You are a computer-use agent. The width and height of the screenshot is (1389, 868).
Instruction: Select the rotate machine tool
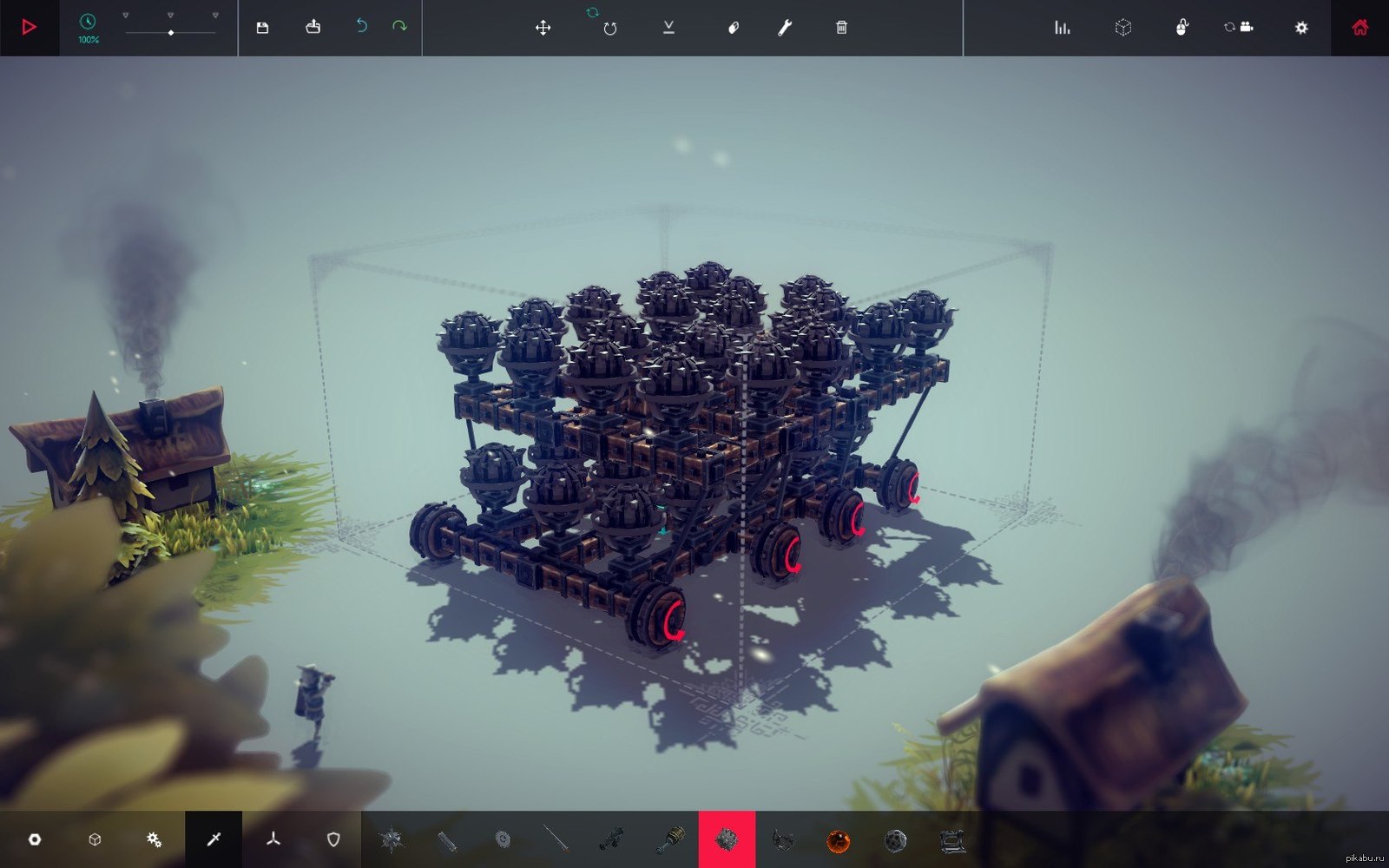(609, 29)
